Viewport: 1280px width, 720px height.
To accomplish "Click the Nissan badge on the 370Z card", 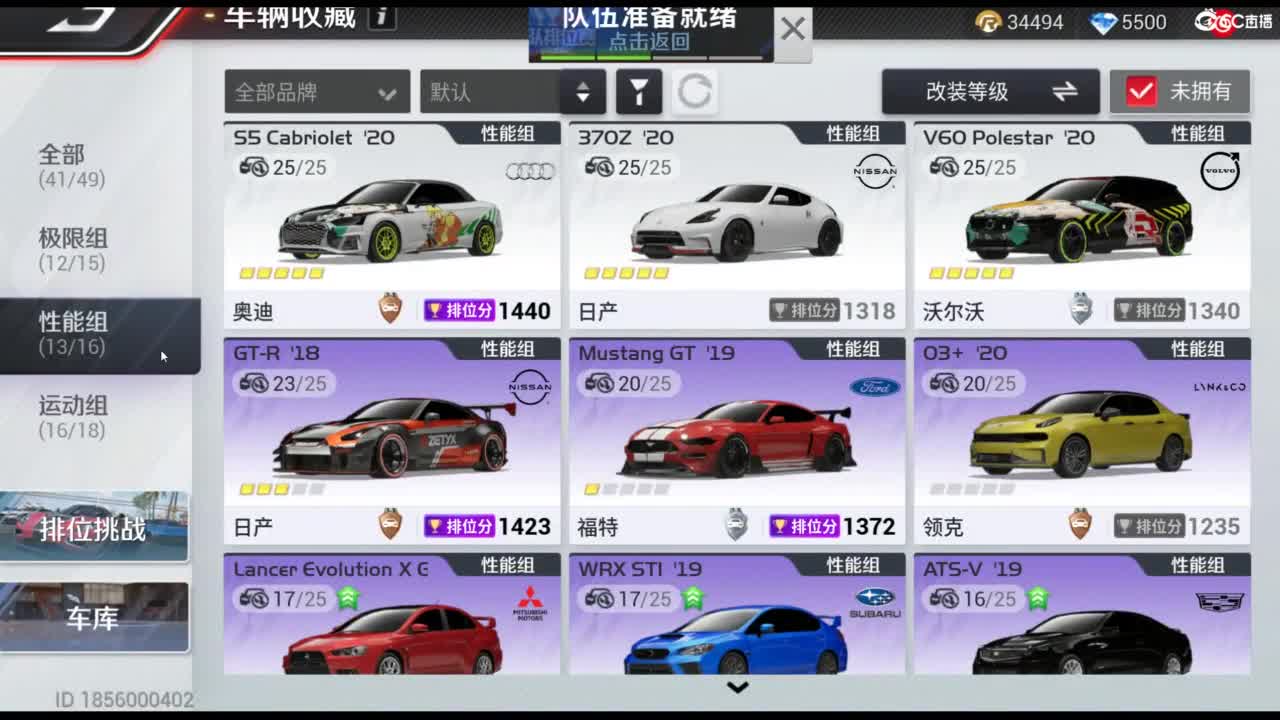I will [878, 171].
